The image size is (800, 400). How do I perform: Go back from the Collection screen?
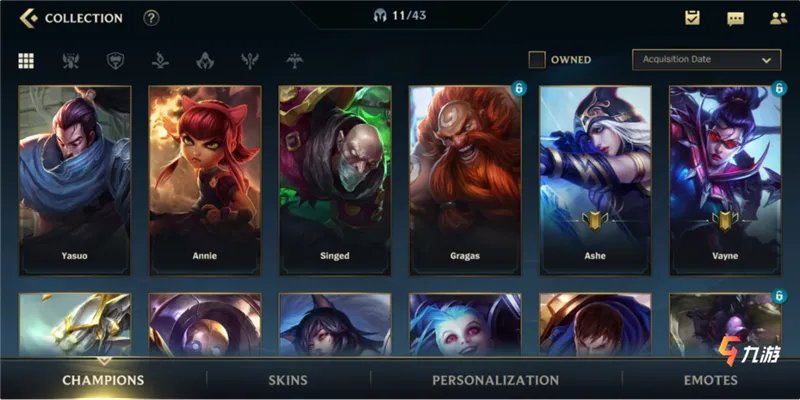[x=28, y=18]
